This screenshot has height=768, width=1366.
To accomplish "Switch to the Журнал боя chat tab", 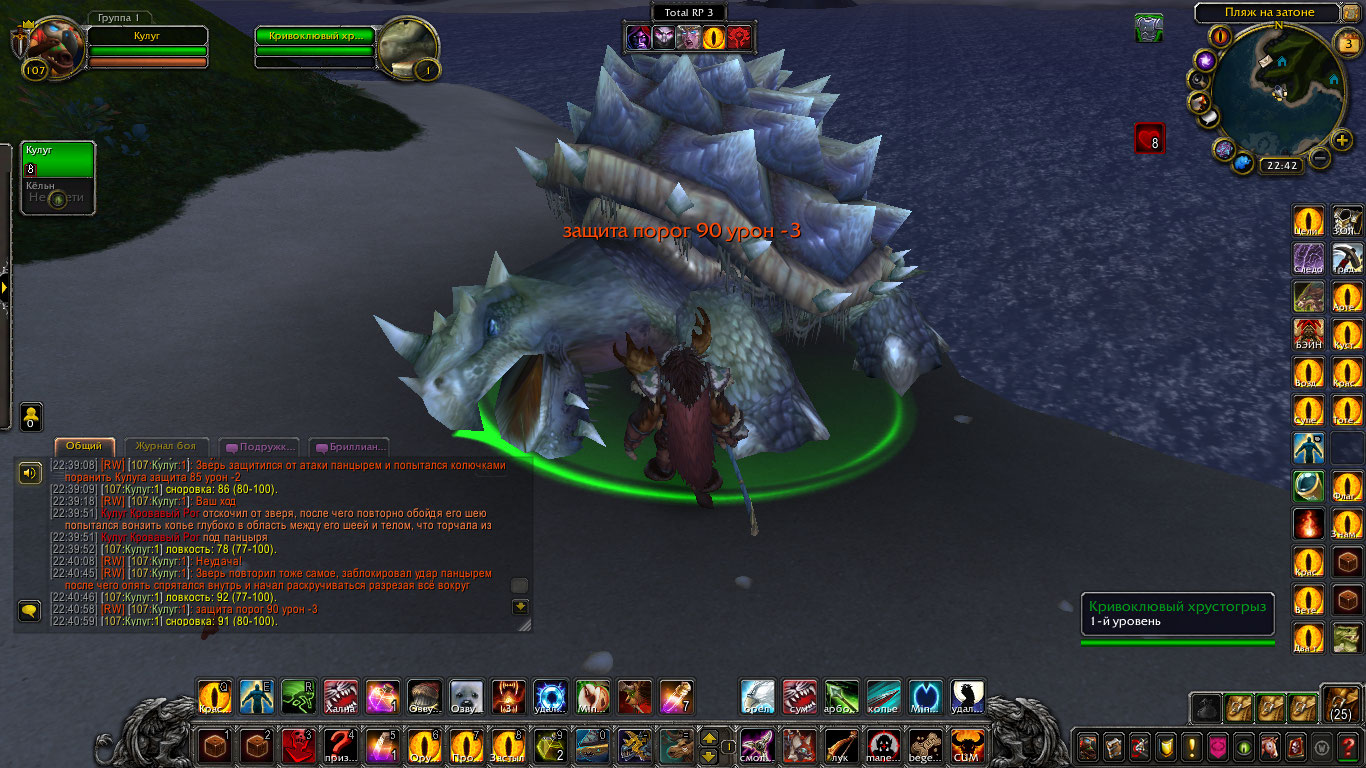I will tap(167, 447).
